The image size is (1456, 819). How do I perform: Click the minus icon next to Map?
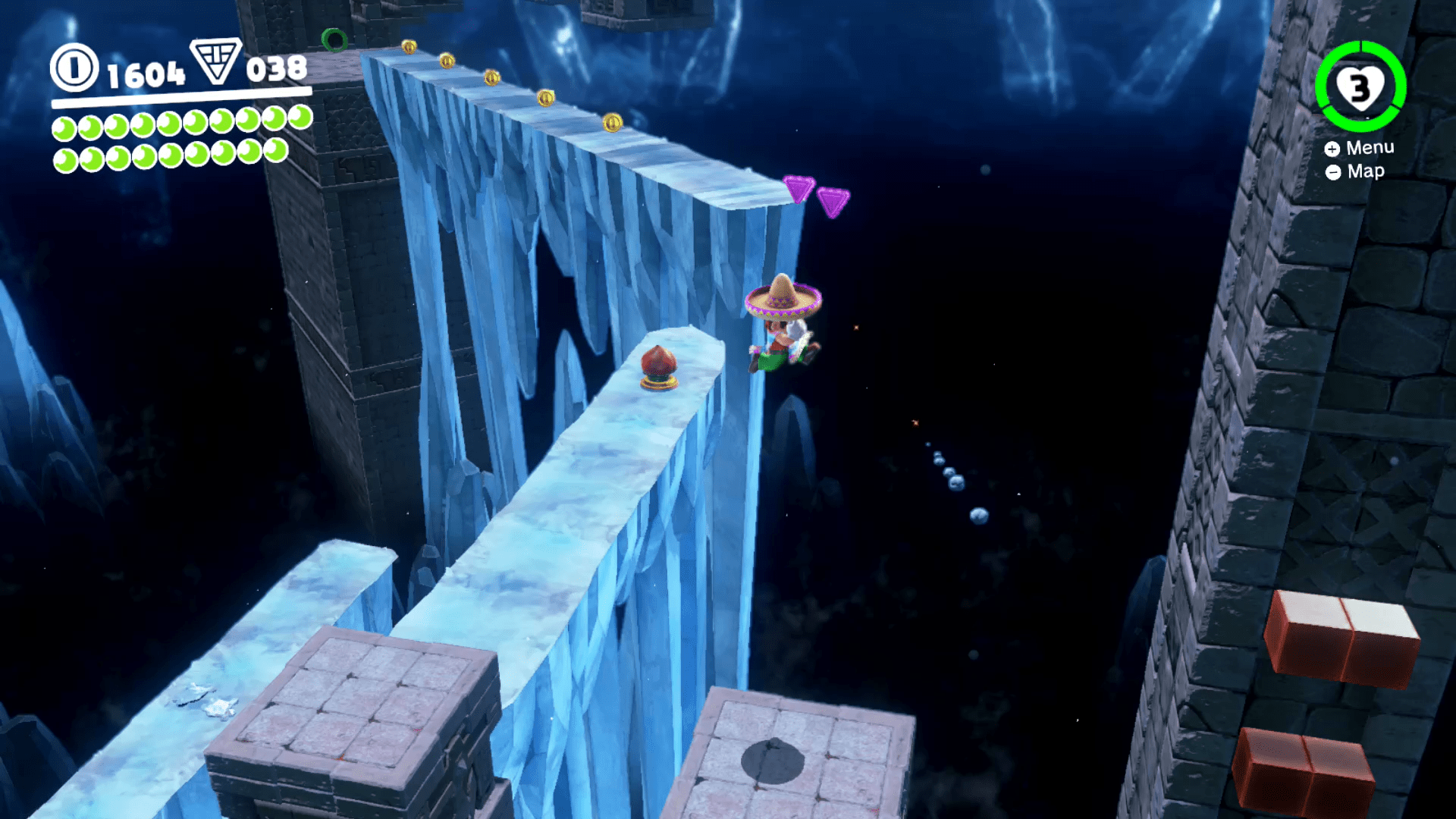pos(1334,173)
